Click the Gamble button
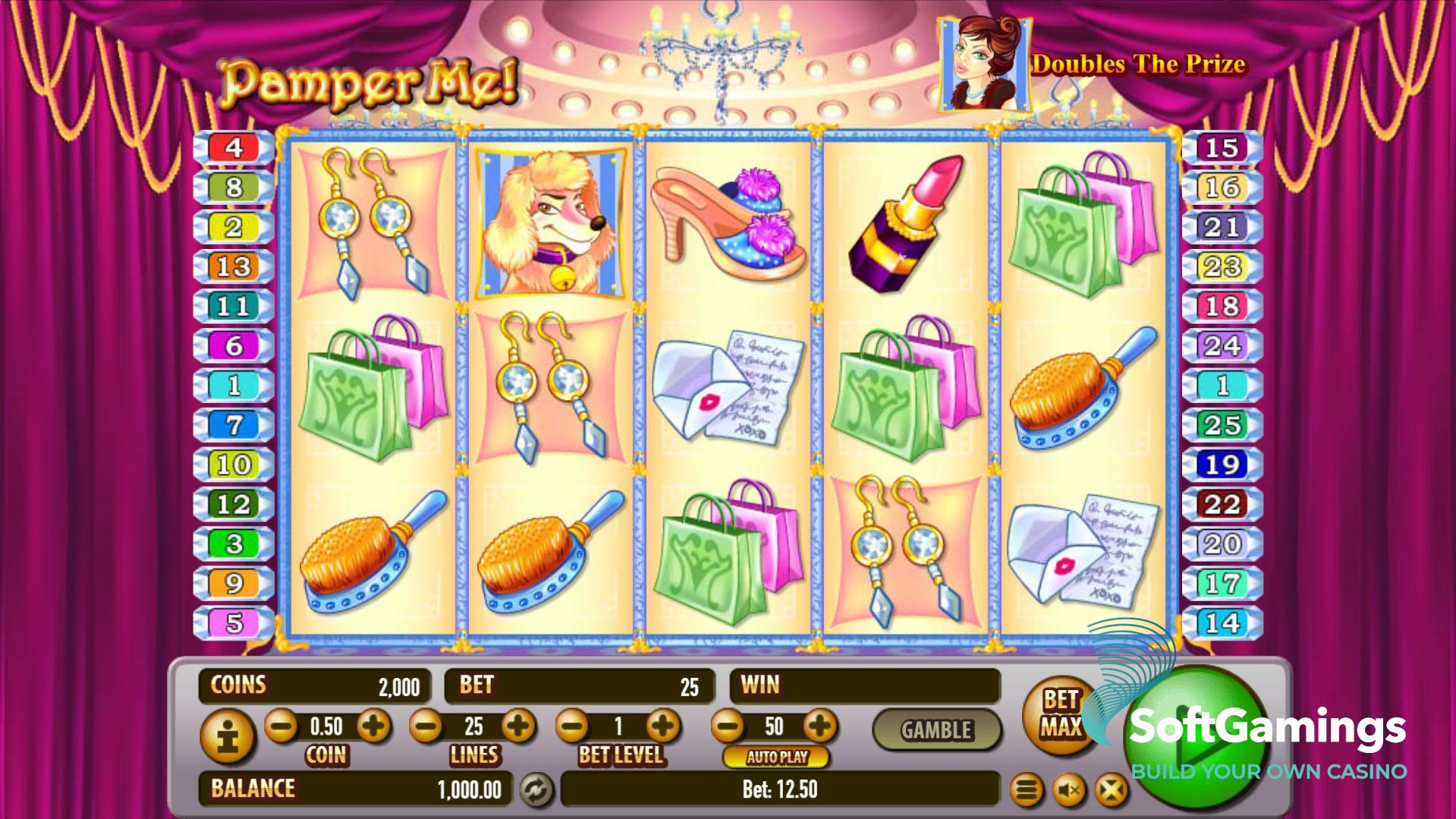The image size is (1456, 819). pyautogui.click(x=936, y=730)
